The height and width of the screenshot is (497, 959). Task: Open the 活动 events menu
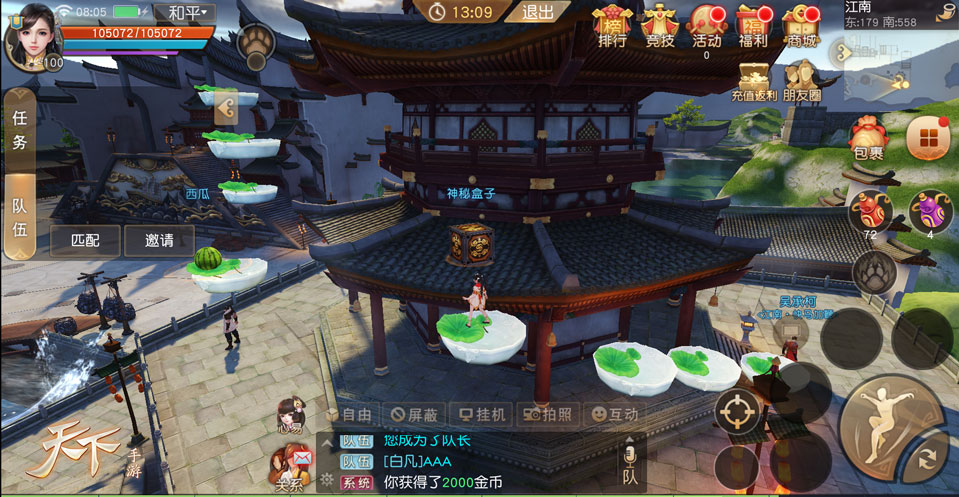(x=706, y=25)
